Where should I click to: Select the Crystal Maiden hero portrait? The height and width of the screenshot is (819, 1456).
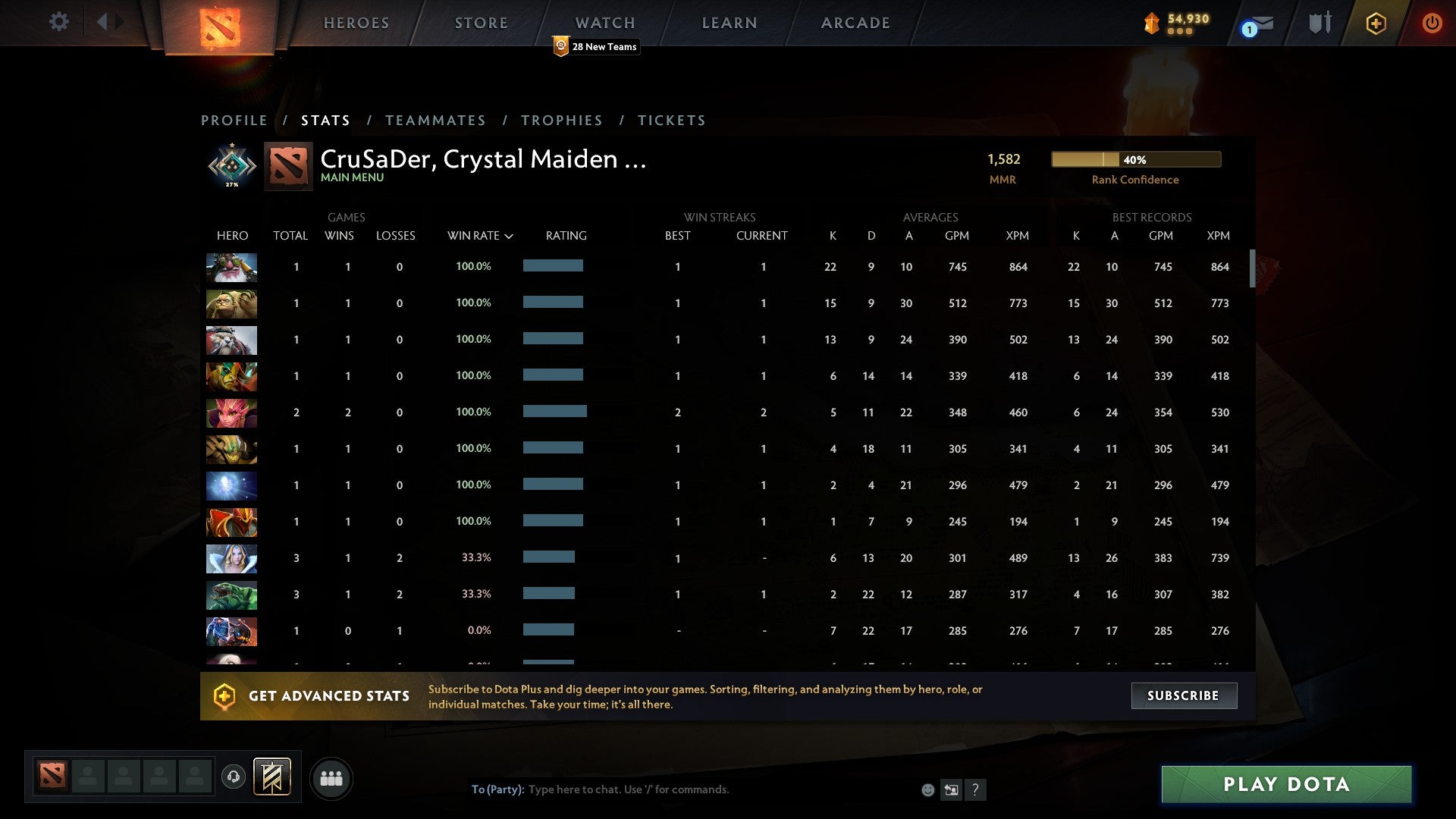[231, 559]
